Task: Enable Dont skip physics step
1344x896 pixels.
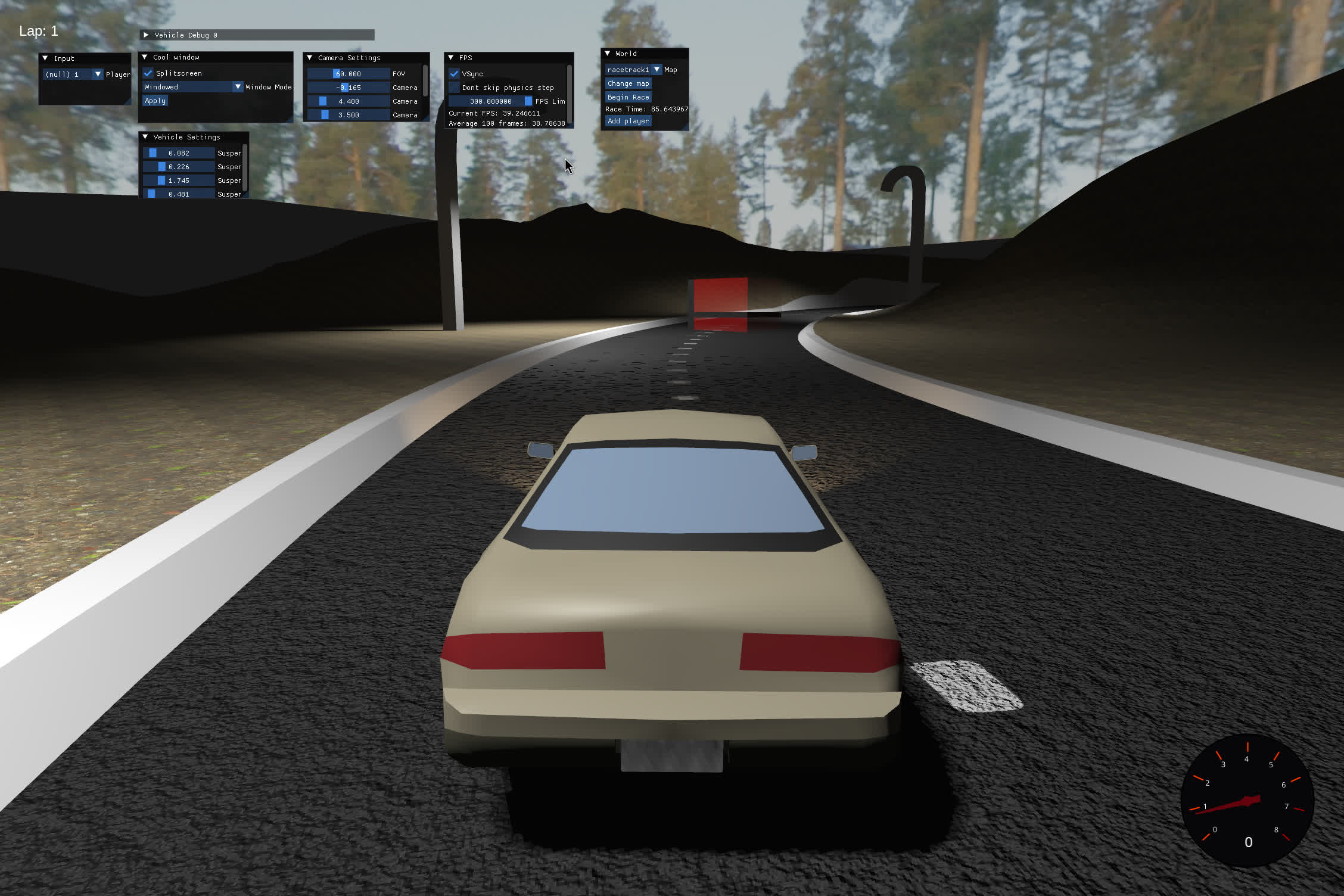Action: pyautogui.click(x=455, y=87)
